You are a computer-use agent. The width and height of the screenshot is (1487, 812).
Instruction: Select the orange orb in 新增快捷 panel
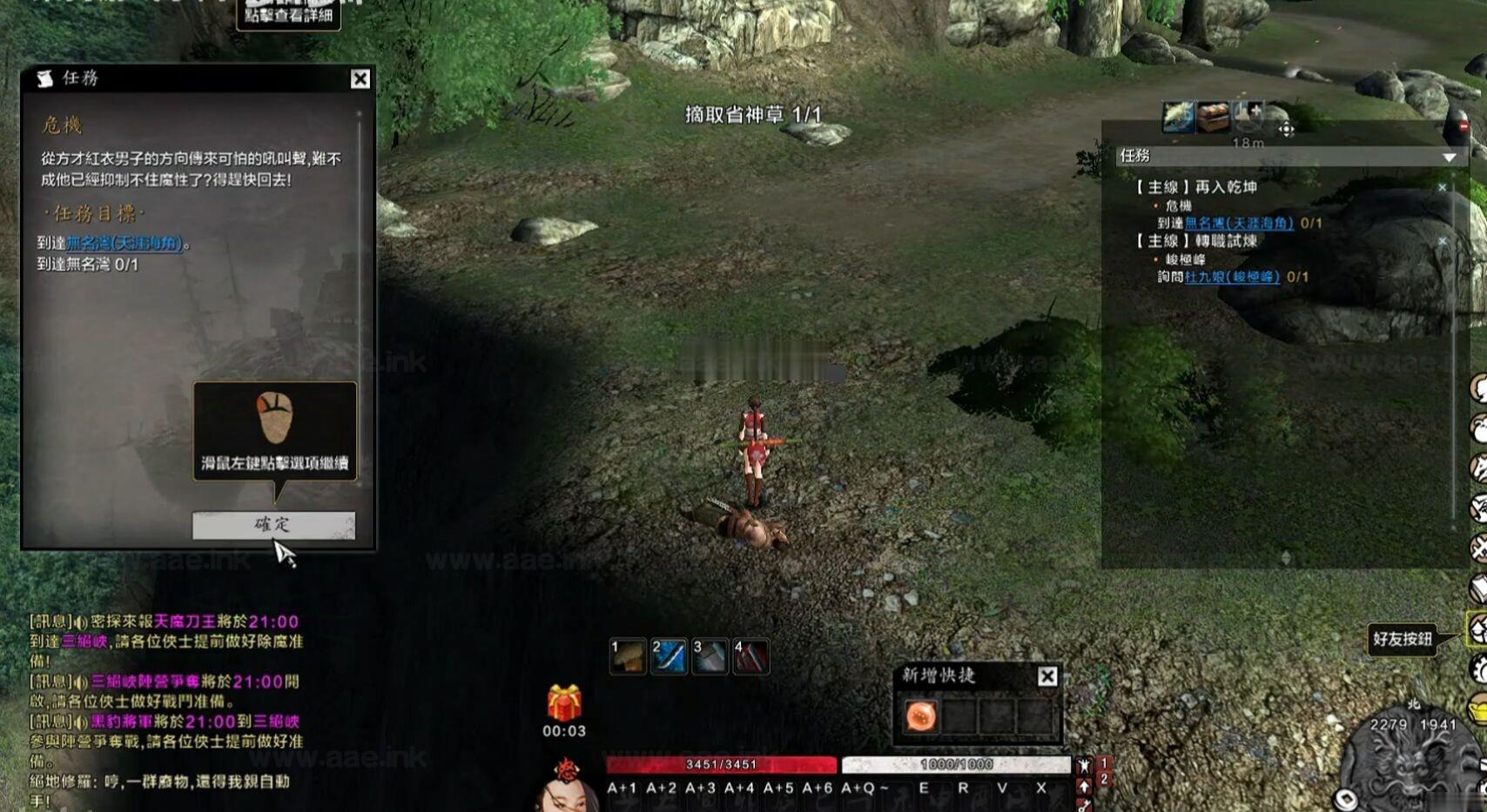coord(921,716)
